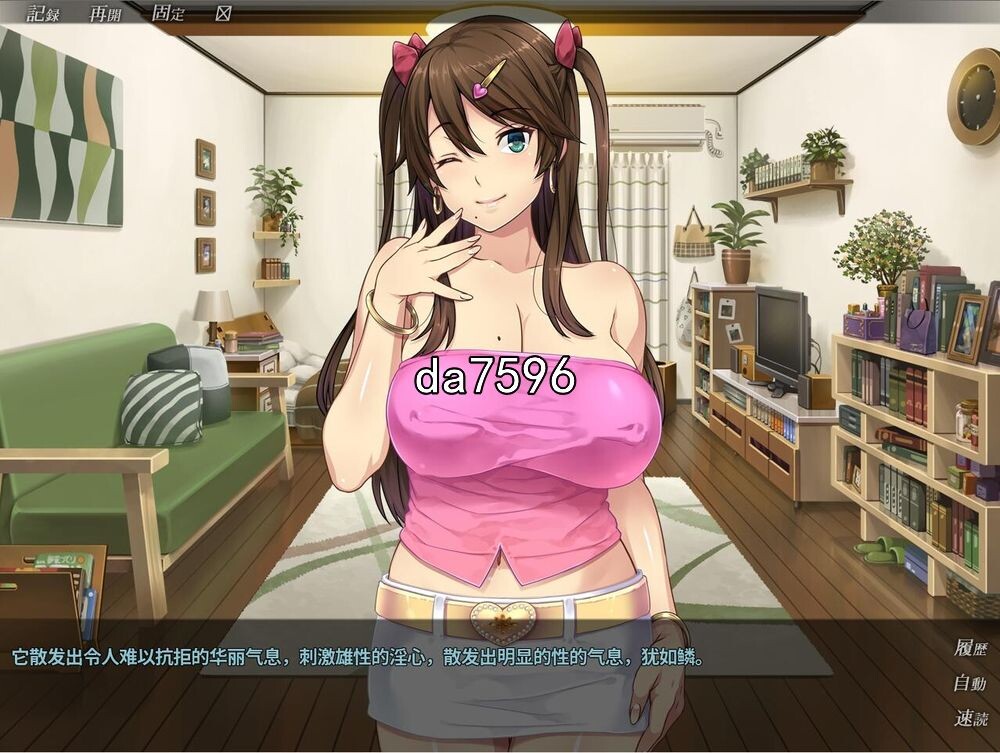Click the crossed-box icon in top bar

[x=223, y=13]
